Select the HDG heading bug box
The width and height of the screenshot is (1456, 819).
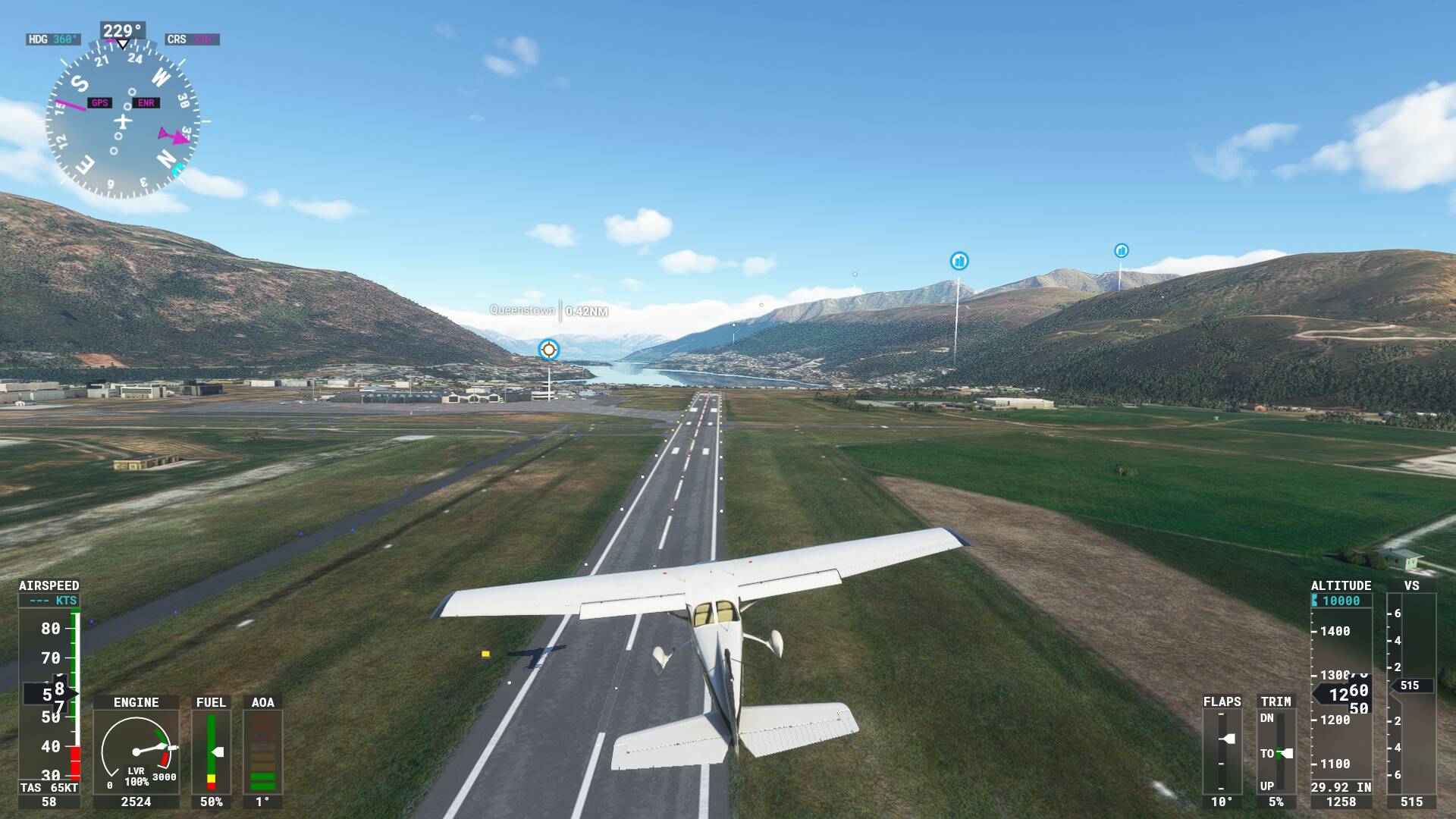tap(53, 39)
